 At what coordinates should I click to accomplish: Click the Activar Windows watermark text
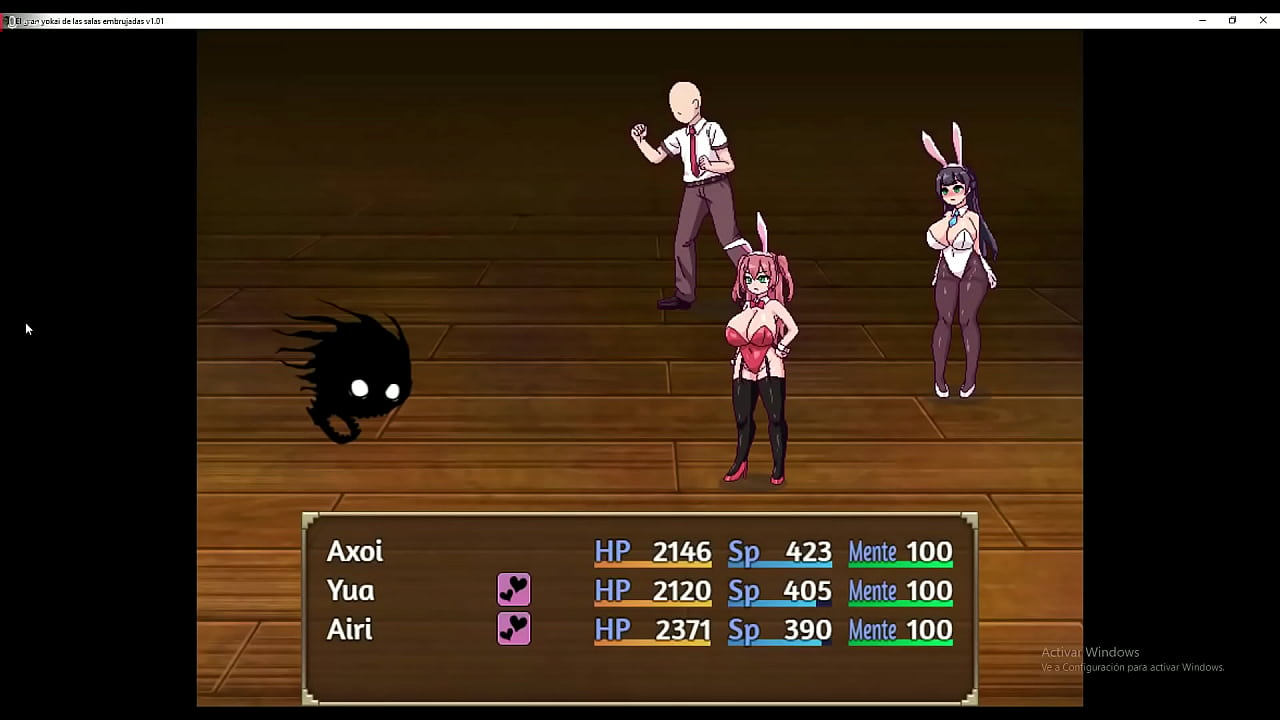[x=1090, y=651]
